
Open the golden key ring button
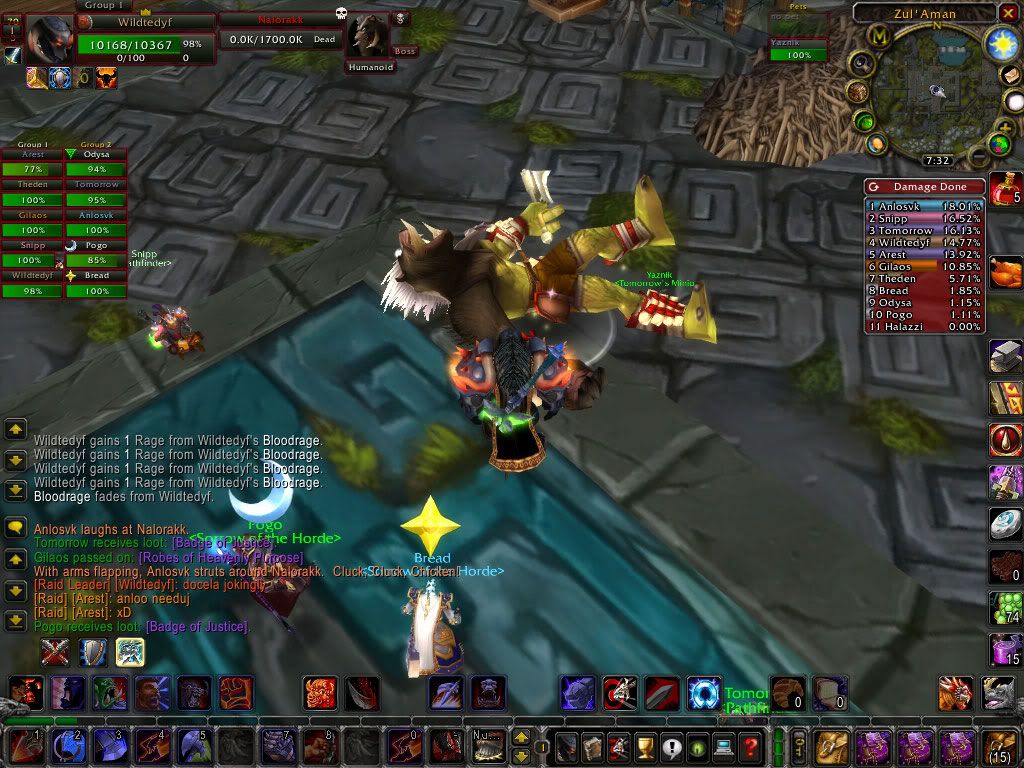[799, 745]
